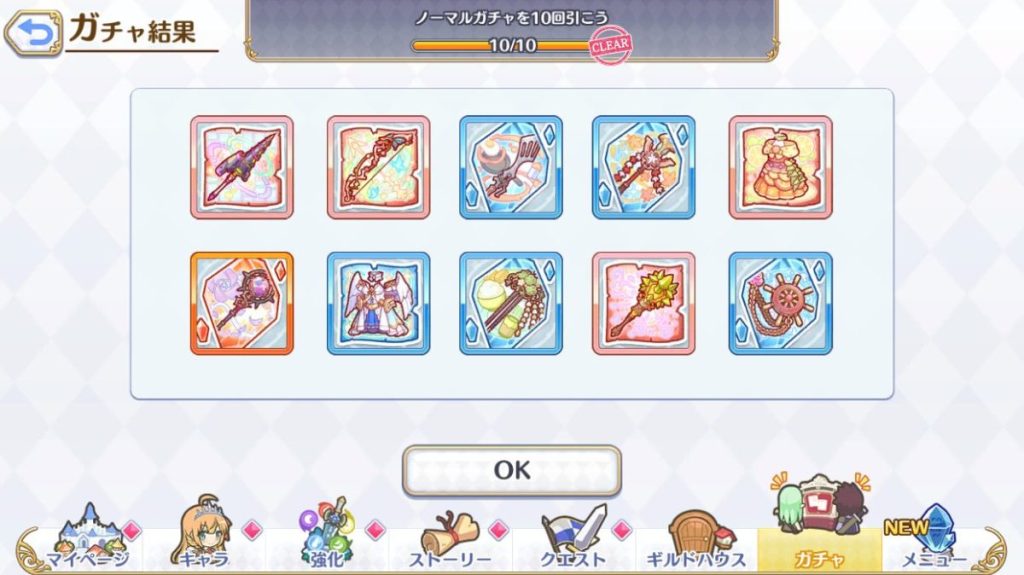Select the orange dress blueprint item

(x=780, y=167)
